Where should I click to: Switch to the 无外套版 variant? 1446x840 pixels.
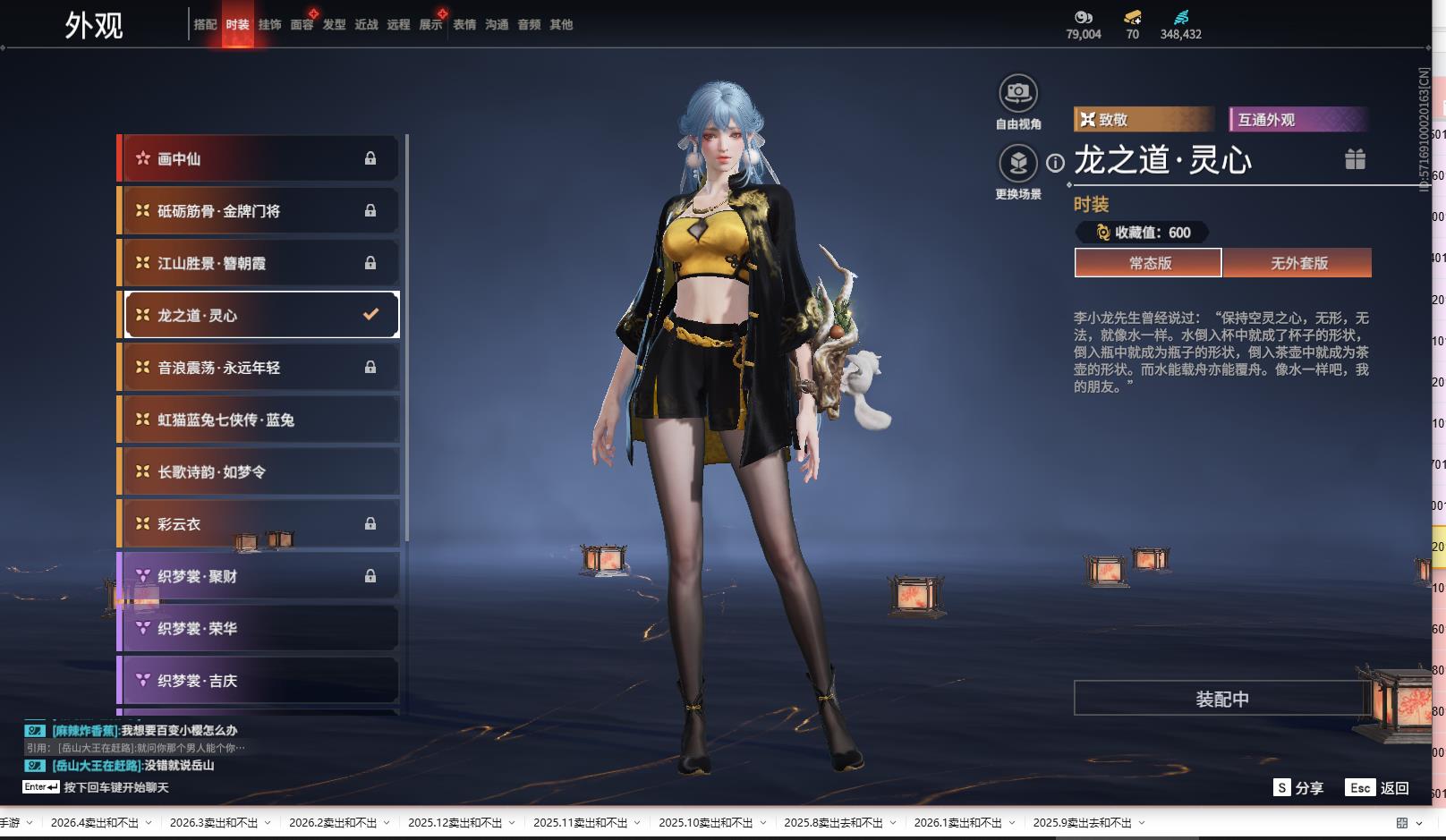click(x=1298, y=263)
